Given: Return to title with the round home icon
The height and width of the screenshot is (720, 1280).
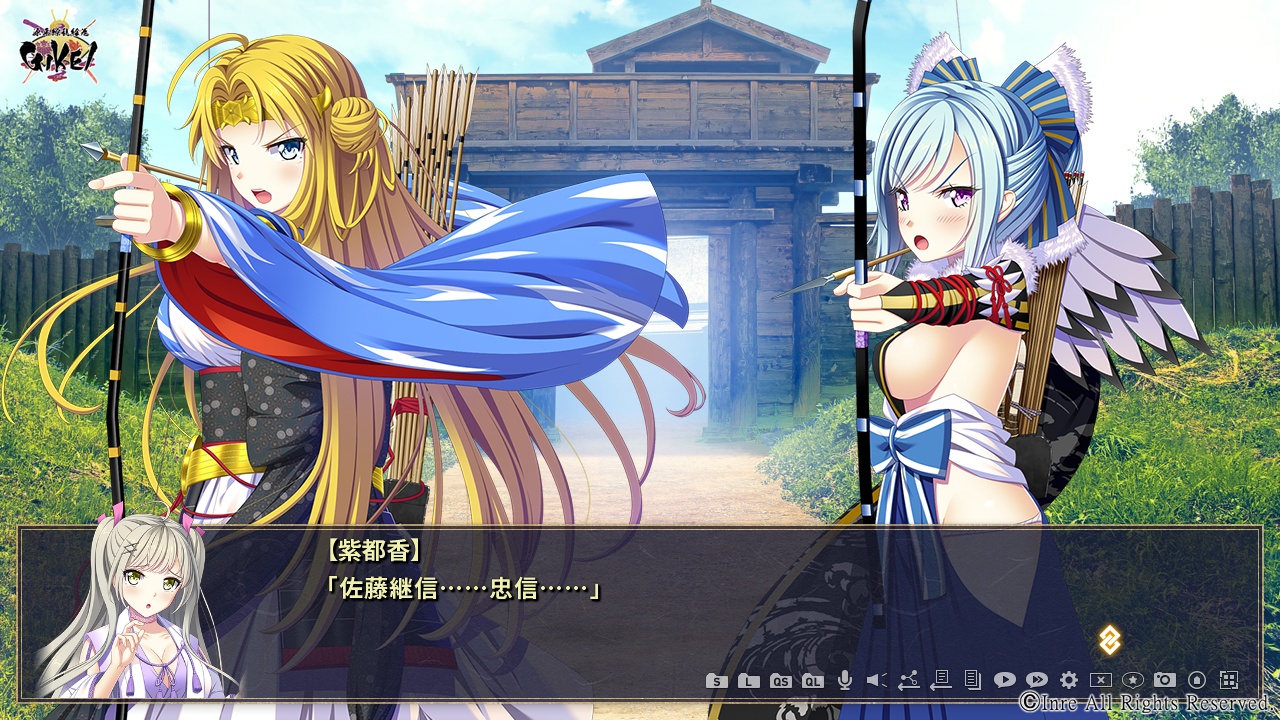Looking at the screenshot, I should tap(1197, 681).
